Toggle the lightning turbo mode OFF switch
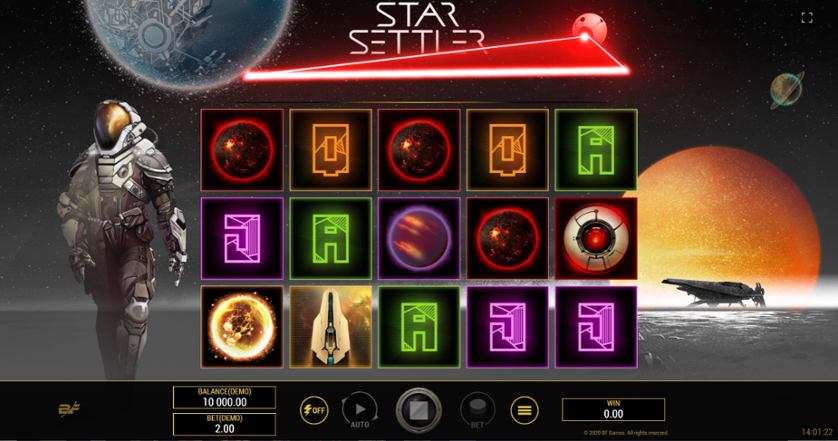Screen dimensions: 838x441 (314, 409)
